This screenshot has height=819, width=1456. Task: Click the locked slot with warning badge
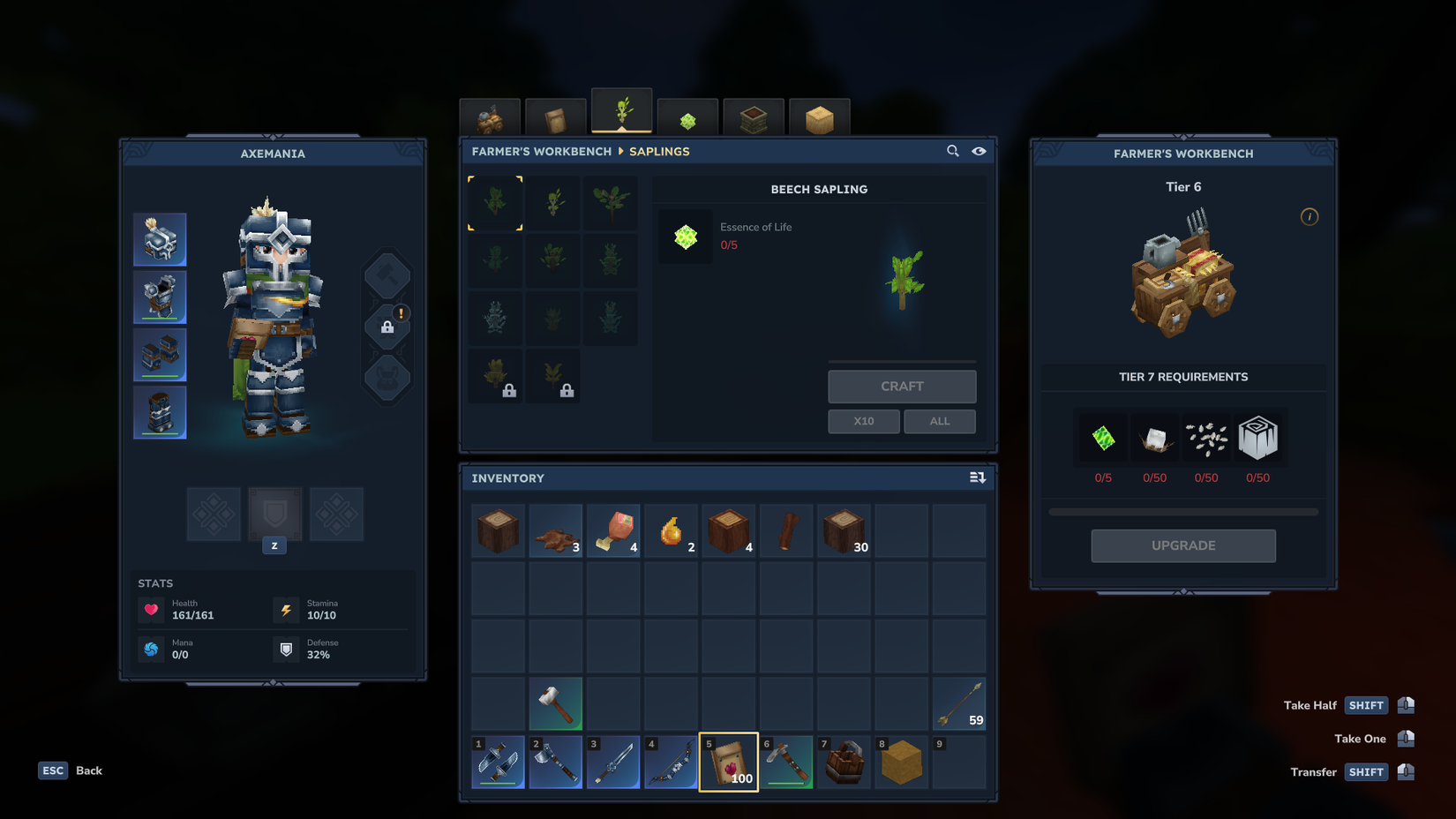pos(387,327)
